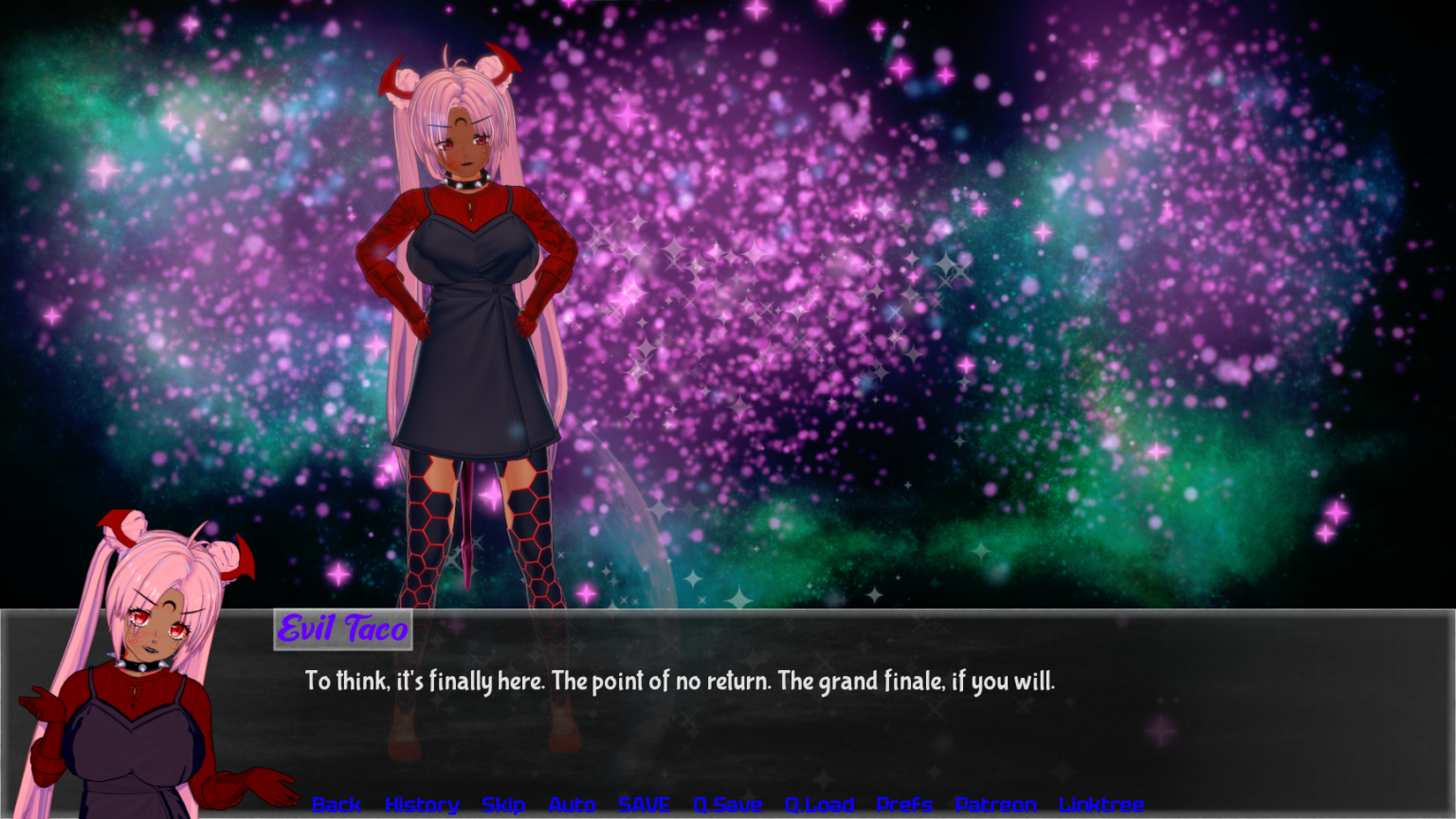Open the SAVE screen

coord(644,805)
